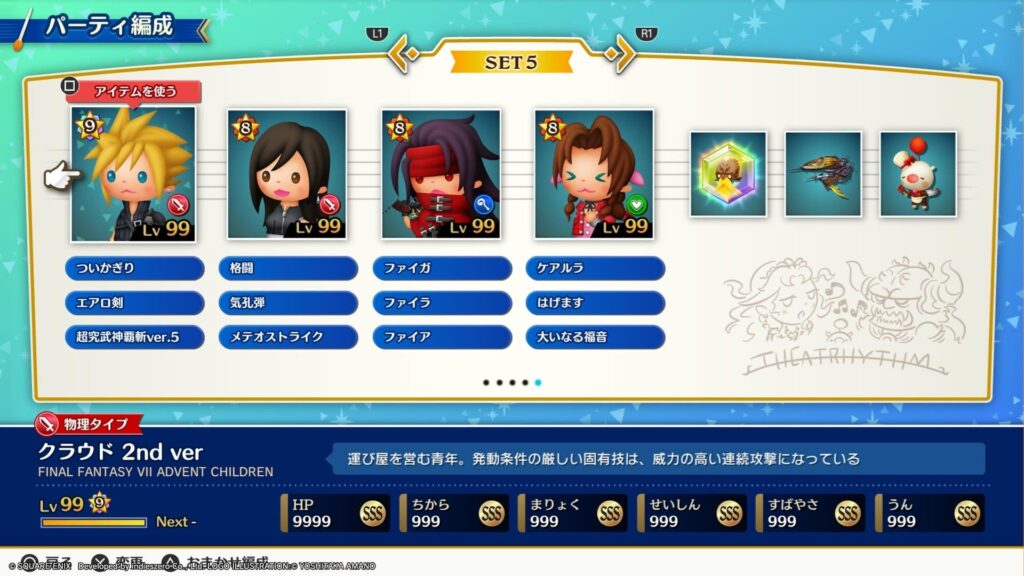Select the 大いなる福音 ability

[595, 337]
